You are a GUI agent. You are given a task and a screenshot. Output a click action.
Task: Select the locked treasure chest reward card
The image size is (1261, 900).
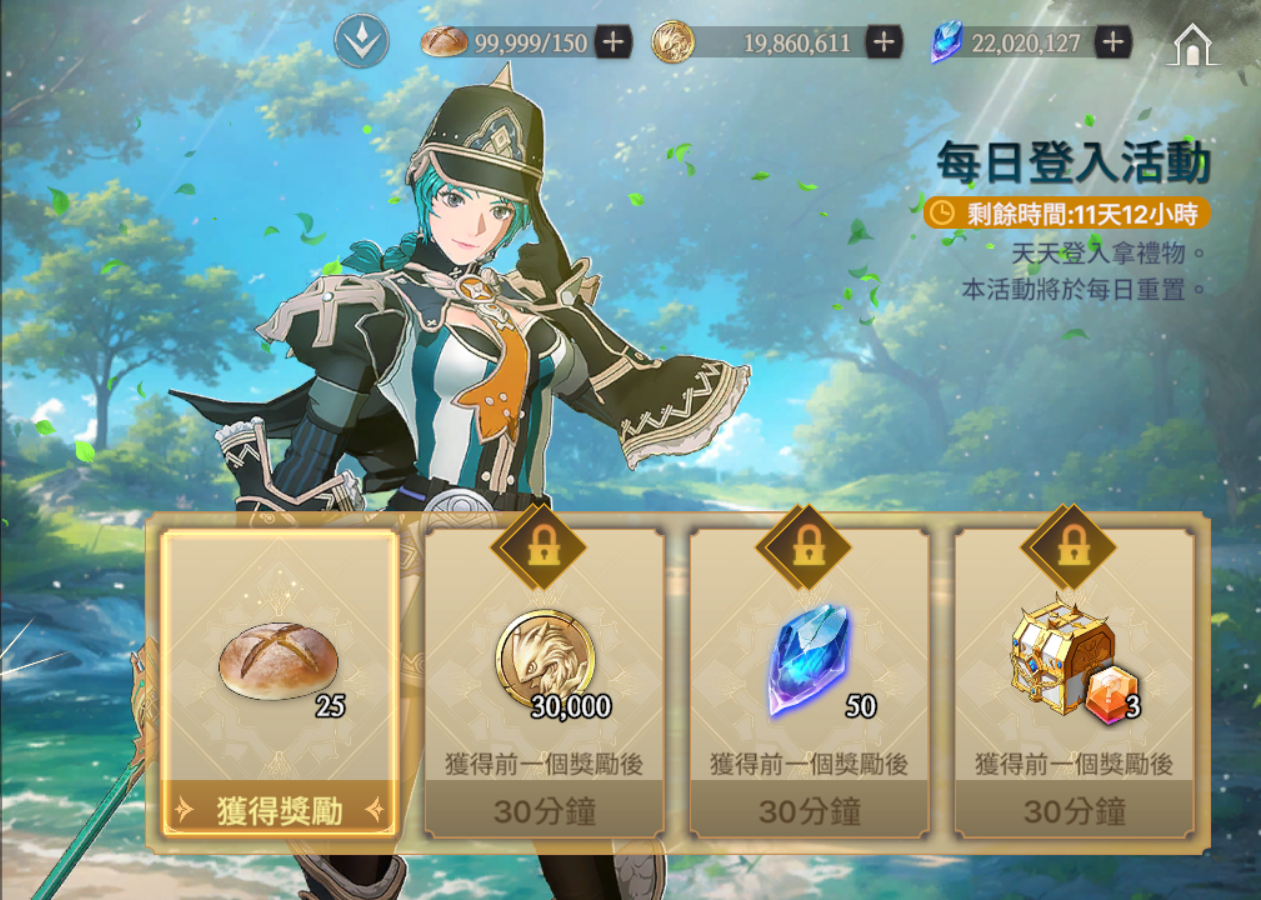1074,680
